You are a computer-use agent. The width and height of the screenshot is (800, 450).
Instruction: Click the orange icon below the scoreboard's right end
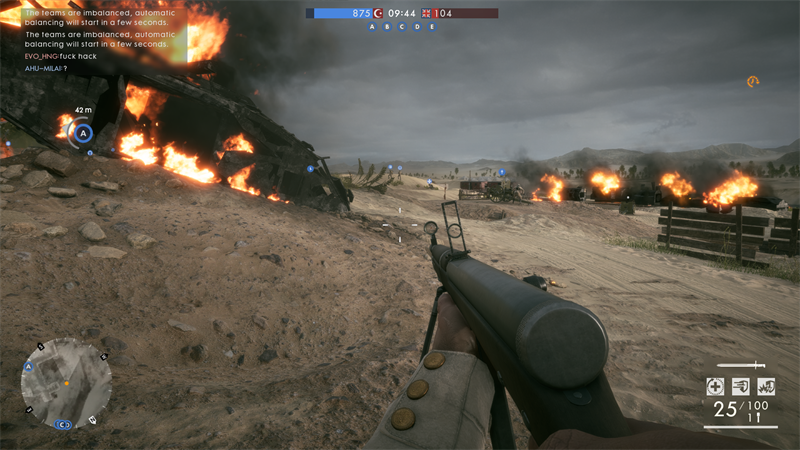click(752, 82)
